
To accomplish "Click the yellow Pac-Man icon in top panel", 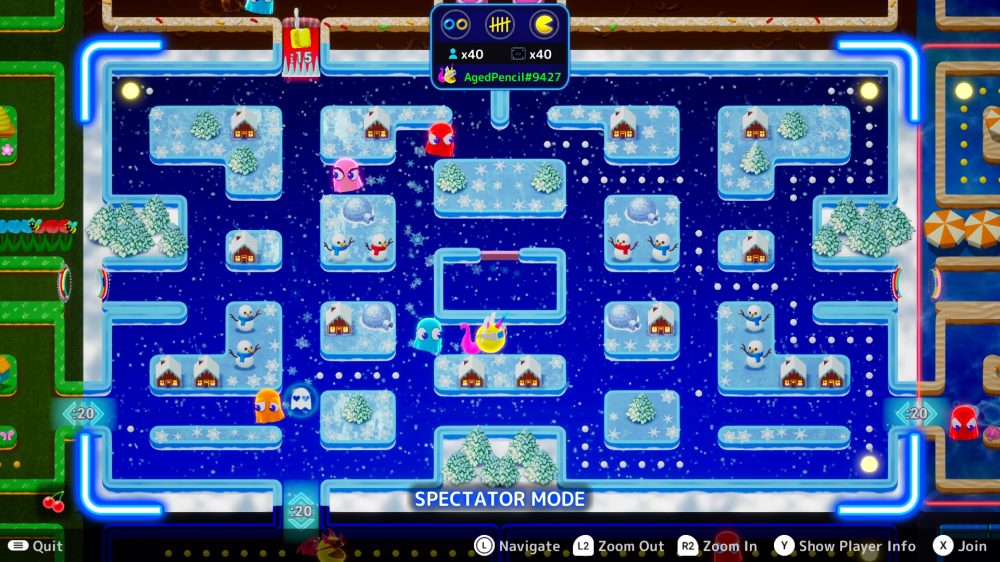I will [x=545, y=24].
